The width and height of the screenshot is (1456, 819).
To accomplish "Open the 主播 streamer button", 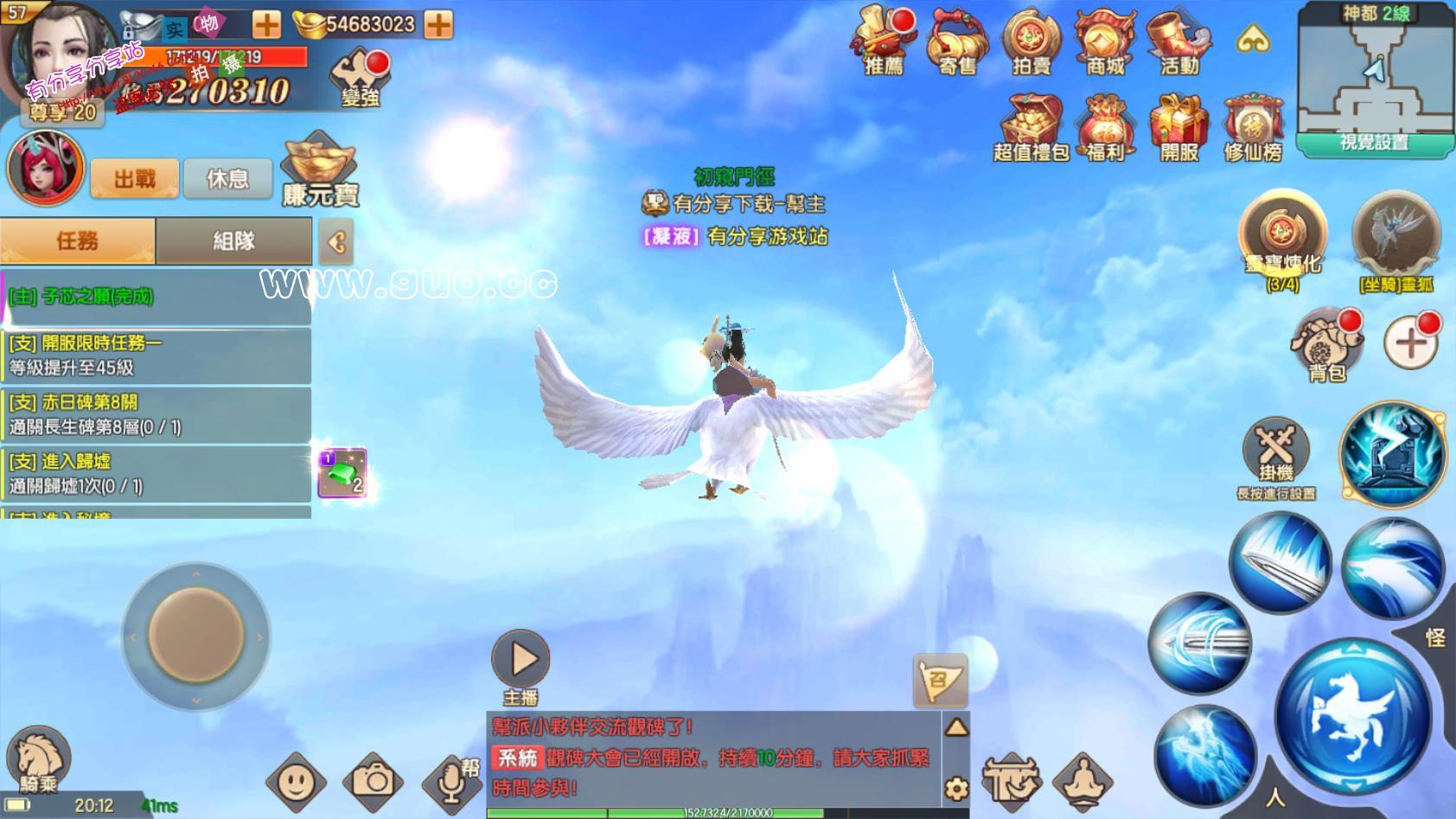I will [x=520, y=667].
